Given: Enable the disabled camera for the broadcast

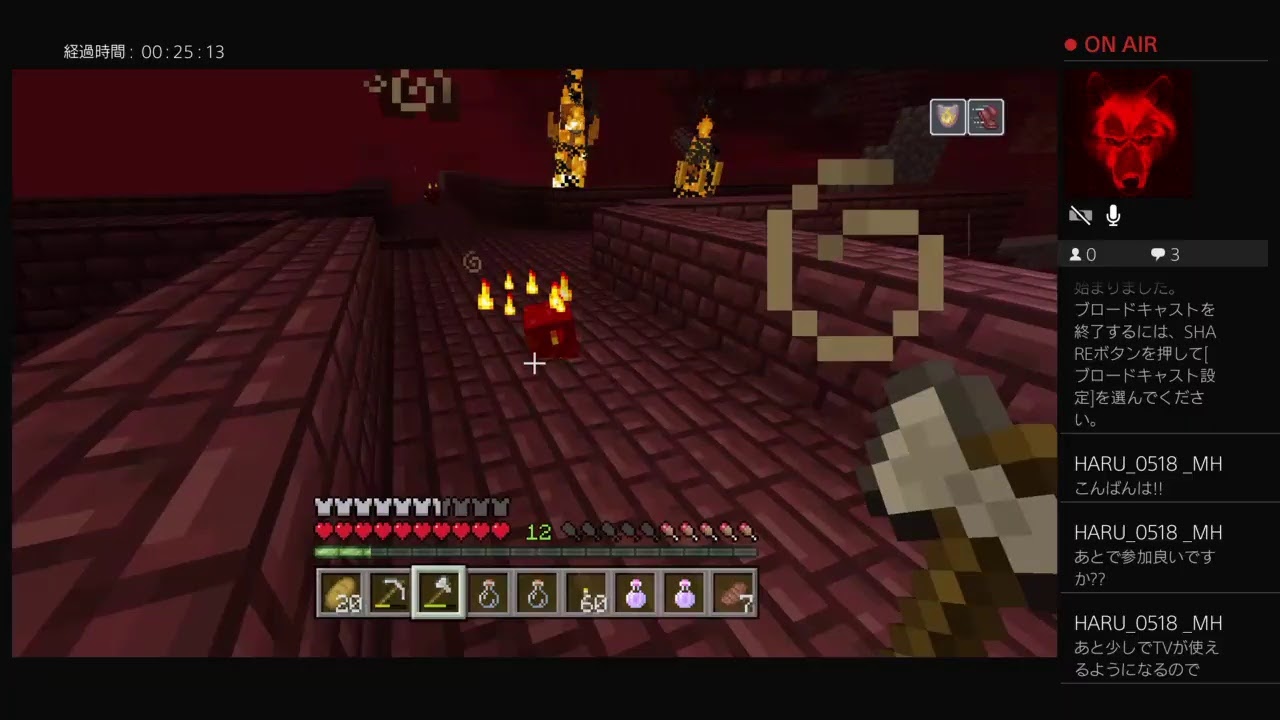Looking at the screenshot, I should pos(1080,214).
